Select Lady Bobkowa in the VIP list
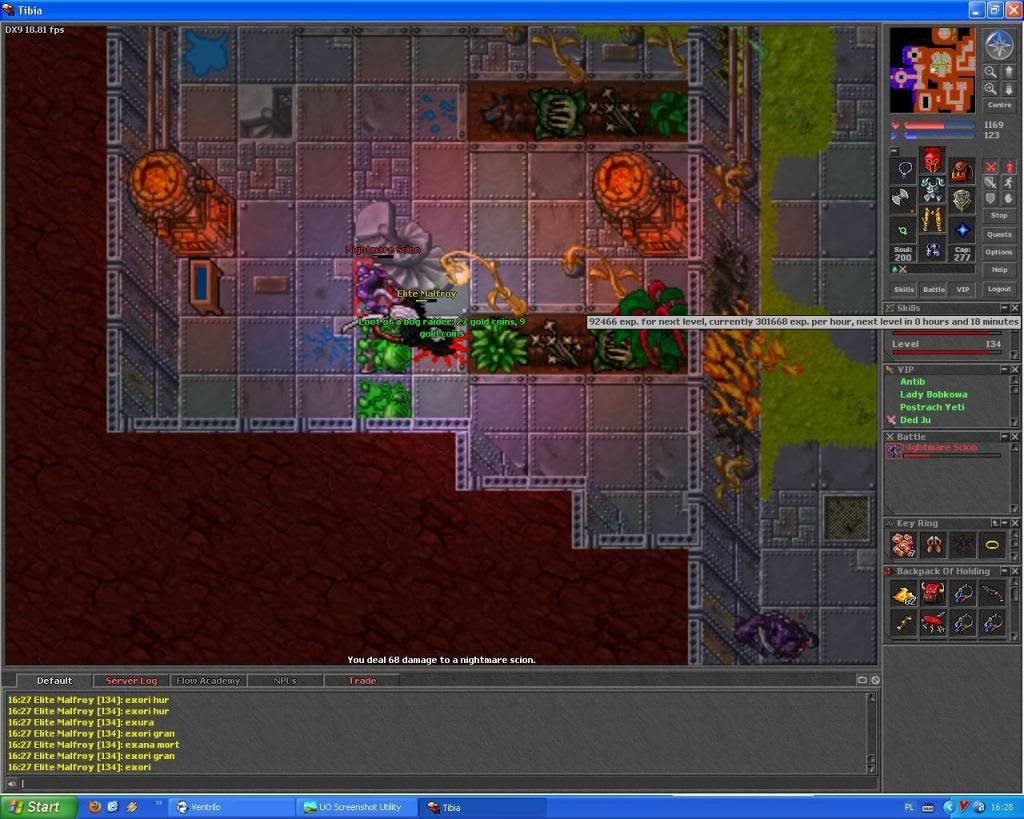Screen dimensions: 1024x819 pos(932,394)
